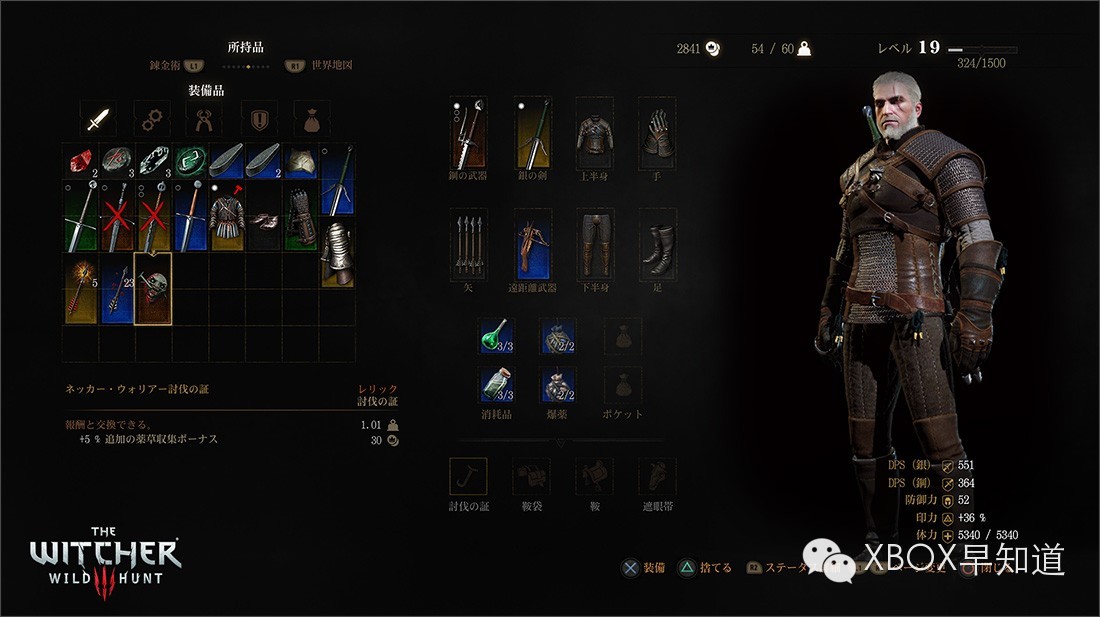Open the pouch miscellaneous items tab
The width and height of the screenshot is (1100, 617).
(311, 120)
